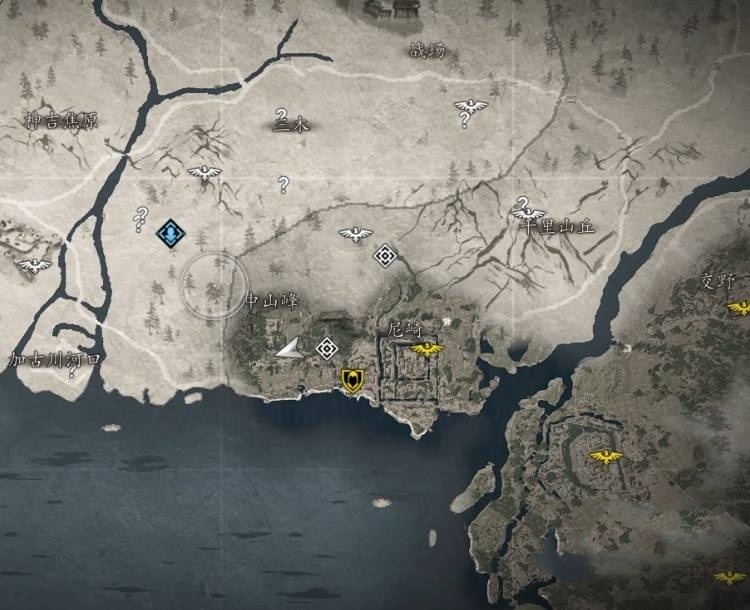Image resolution: width=750 pixels, height=610 pixels.
Task: Select the yellow eagle viewpoint at 尼崎
Action: [427, 349]
